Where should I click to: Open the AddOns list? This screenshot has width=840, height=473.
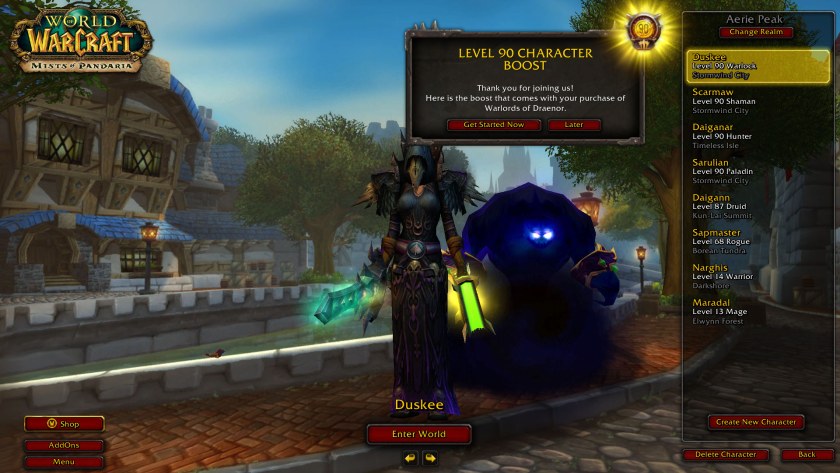tap(64, 446)
